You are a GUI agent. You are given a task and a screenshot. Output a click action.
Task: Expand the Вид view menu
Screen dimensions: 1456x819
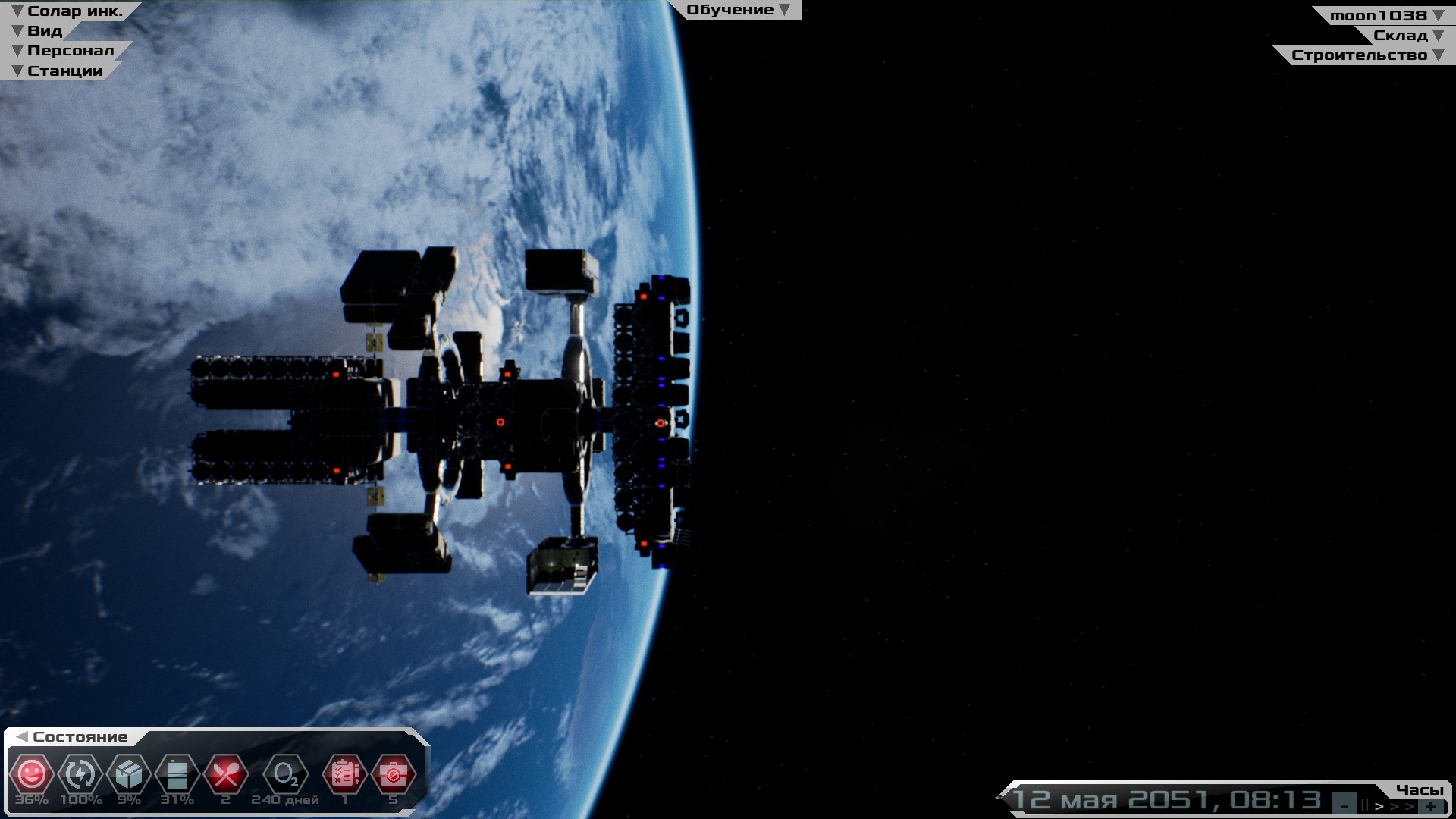pyautogui.click(x=38, y=31)
